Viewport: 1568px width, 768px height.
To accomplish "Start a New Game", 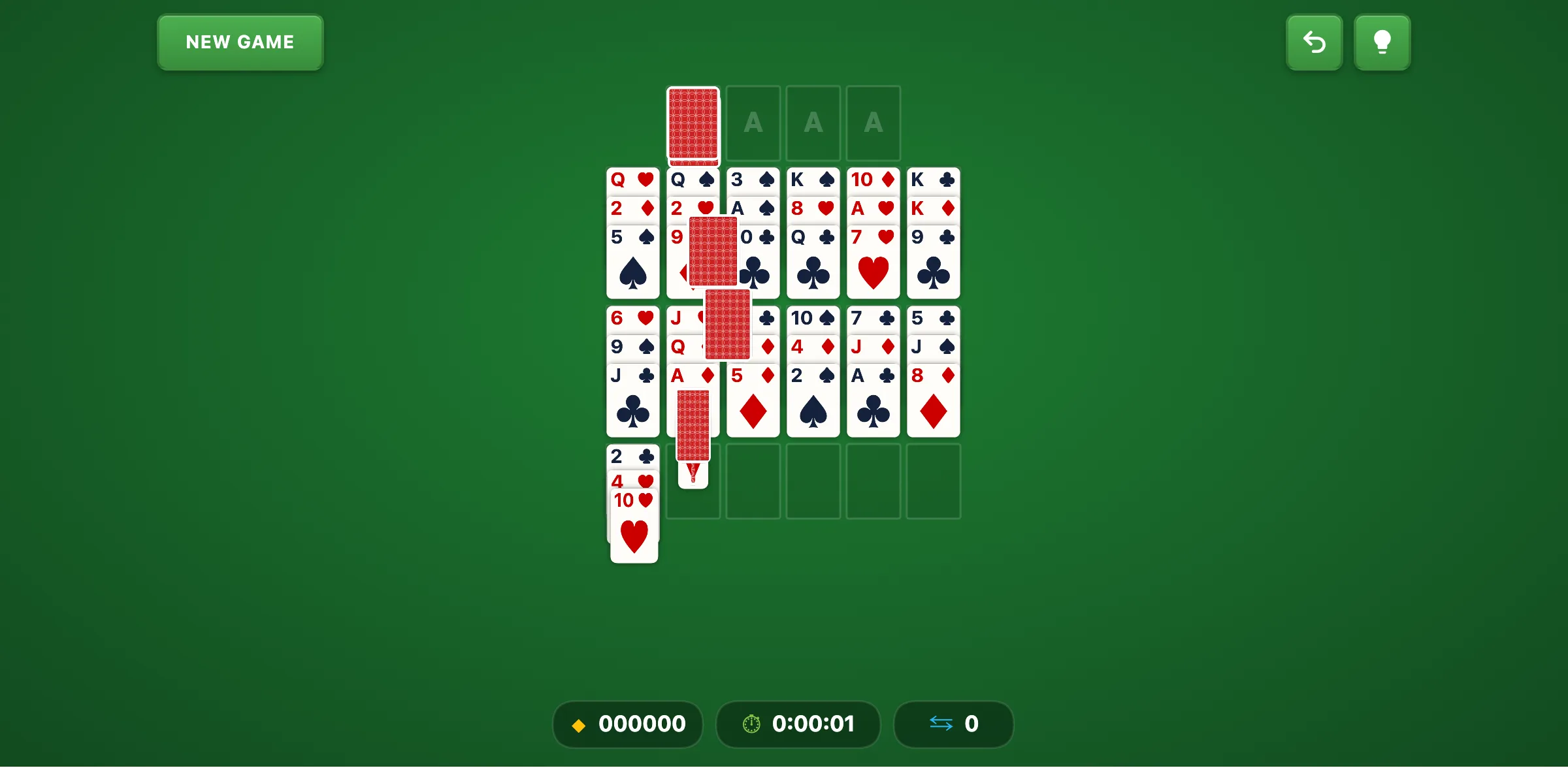I will (x=240, y=42).
